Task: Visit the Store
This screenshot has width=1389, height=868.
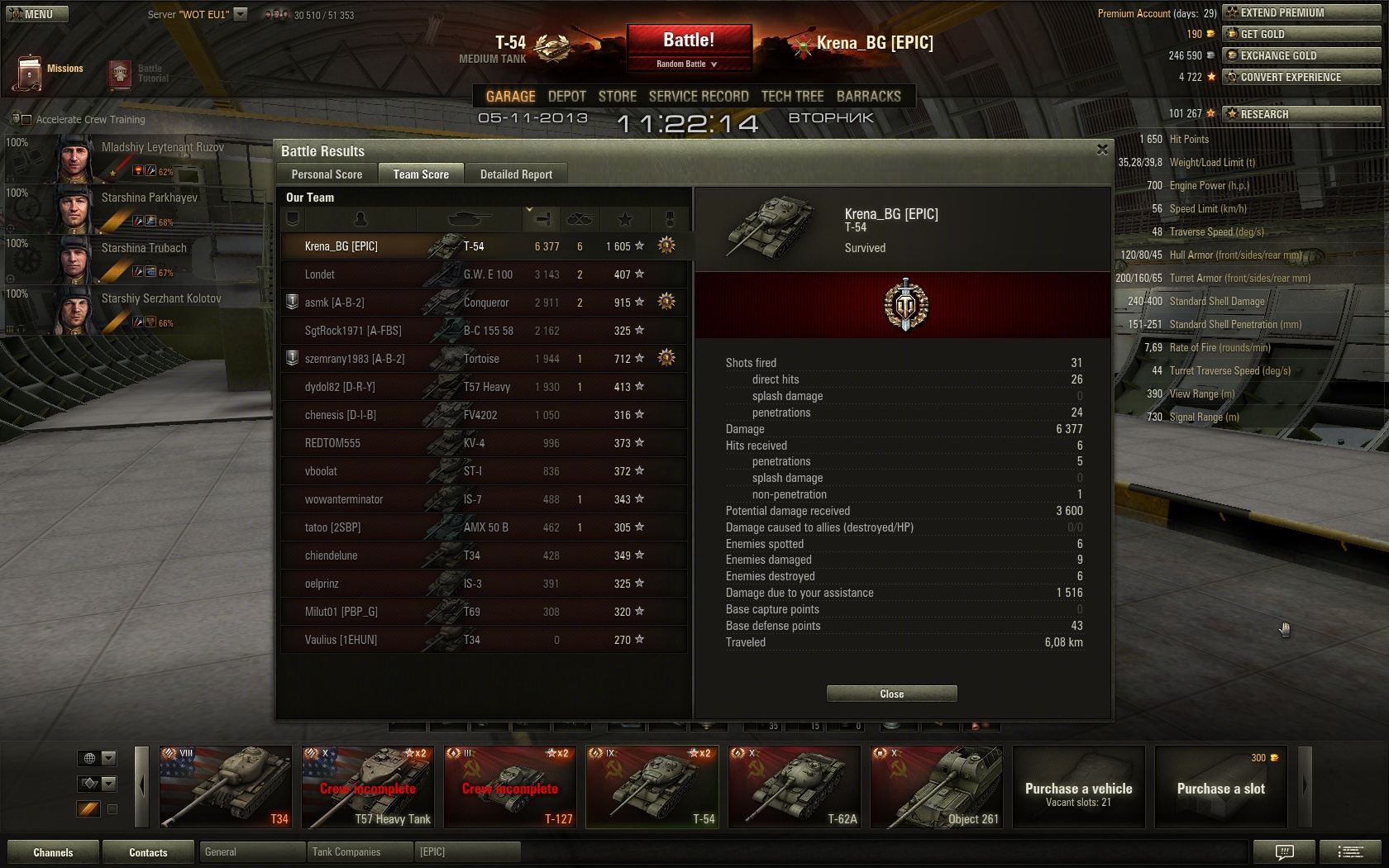Action: coord(617,97)
